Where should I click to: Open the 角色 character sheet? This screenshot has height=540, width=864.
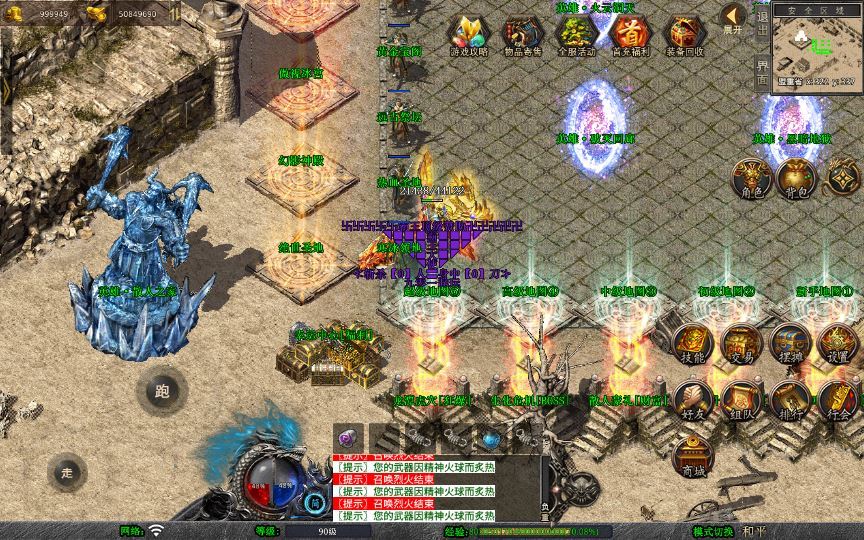pos(750,178)
